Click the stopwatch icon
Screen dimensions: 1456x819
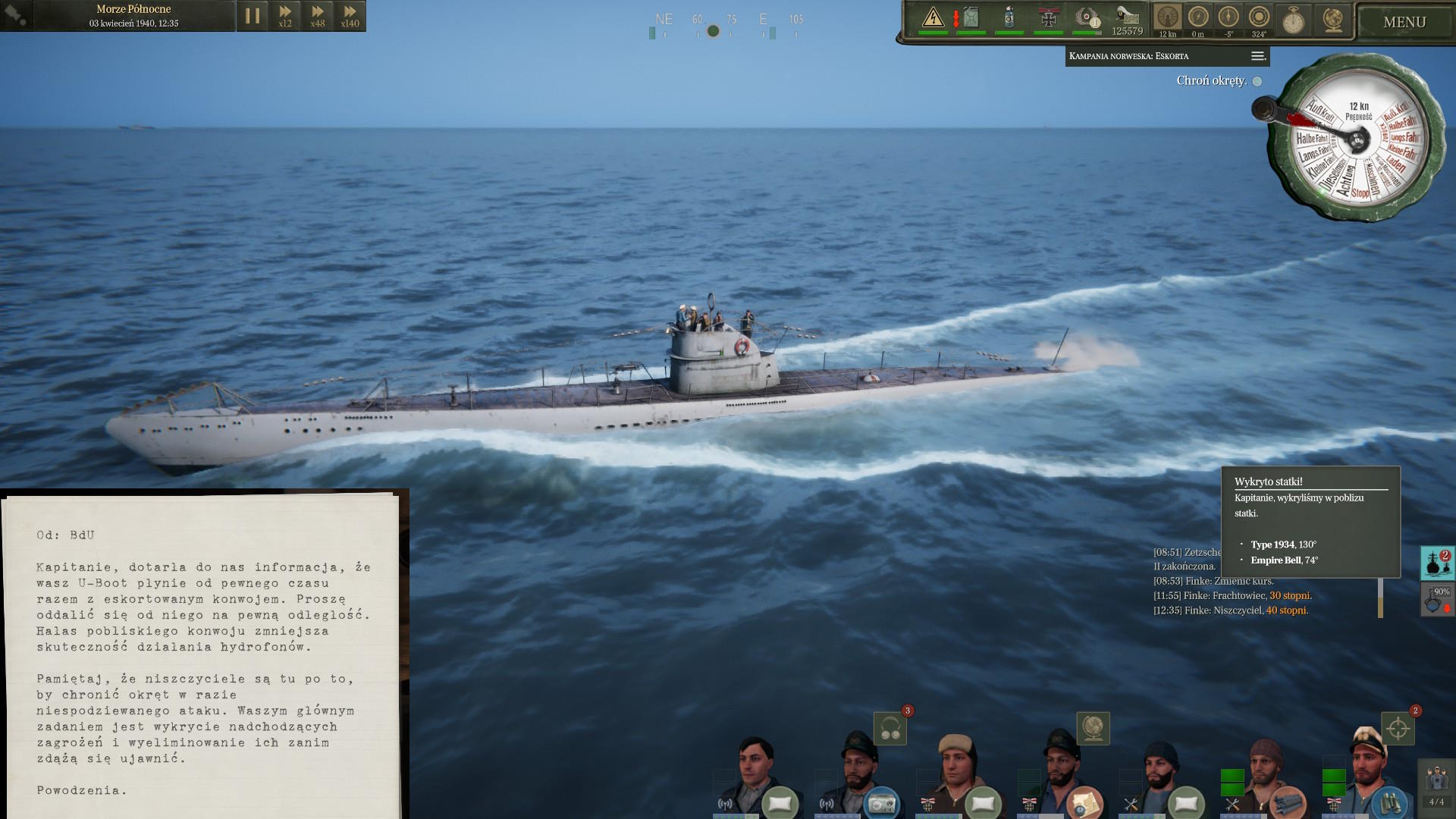pyautogui.click(x=1293, y=20)
